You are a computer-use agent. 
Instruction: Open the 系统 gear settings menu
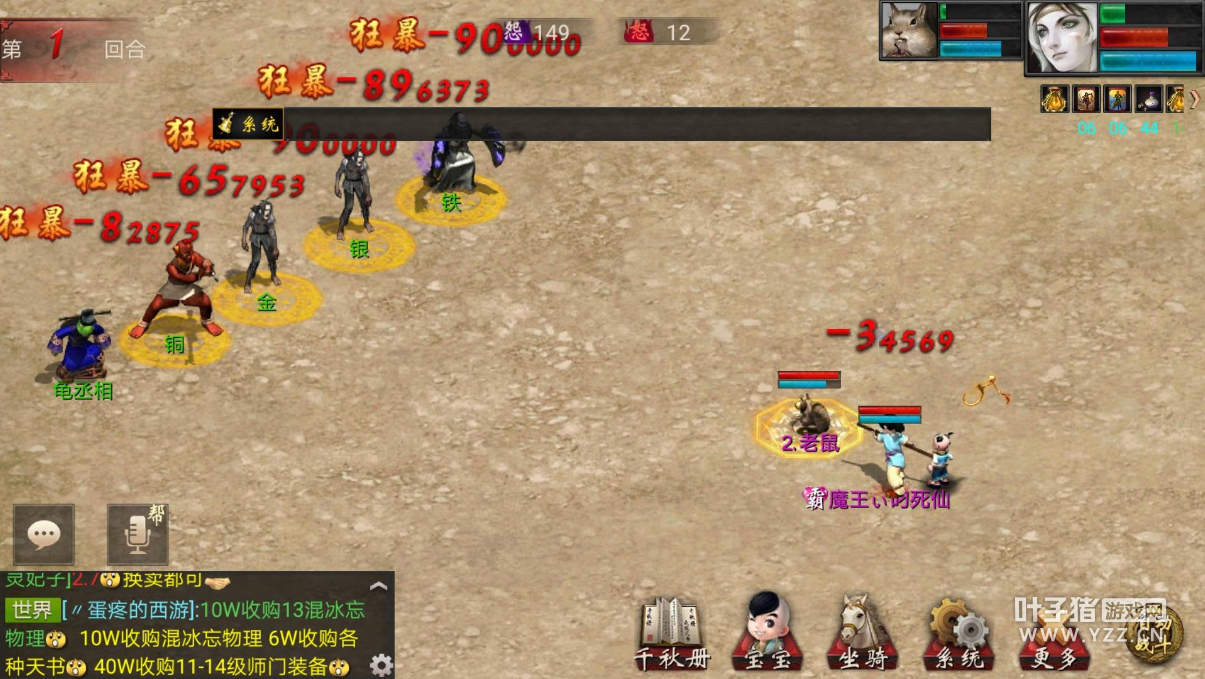tap(957, 632)
